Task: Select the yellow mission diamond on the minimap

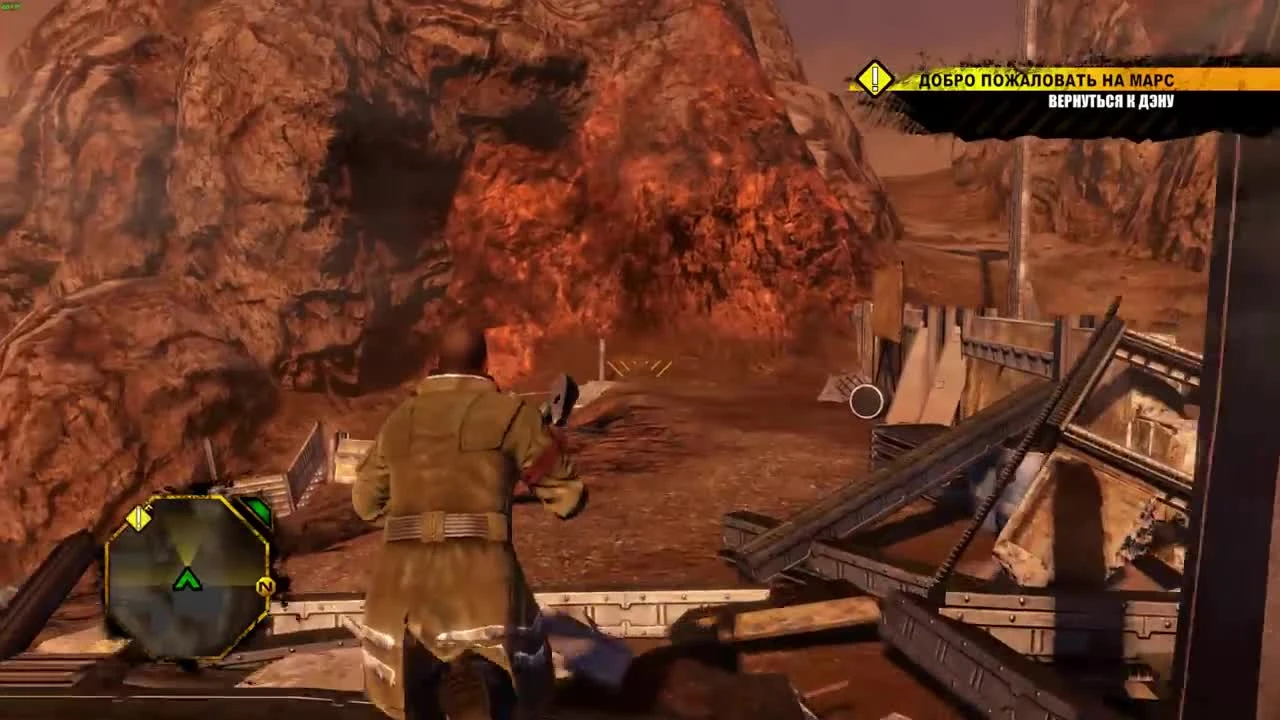Action: click(x=140, y=518)
